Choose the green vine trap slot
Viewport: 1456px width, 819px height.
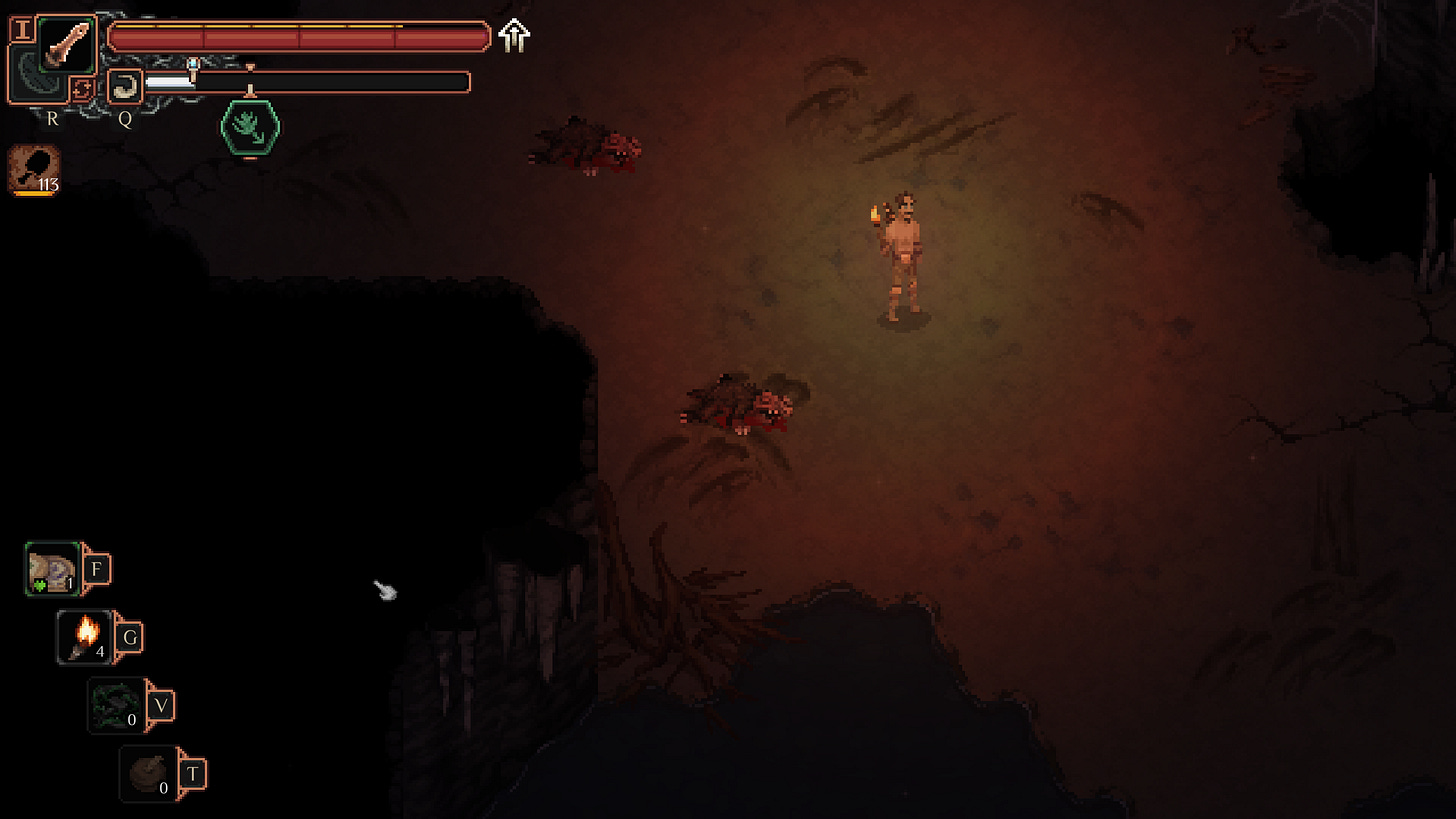point(116,705)
